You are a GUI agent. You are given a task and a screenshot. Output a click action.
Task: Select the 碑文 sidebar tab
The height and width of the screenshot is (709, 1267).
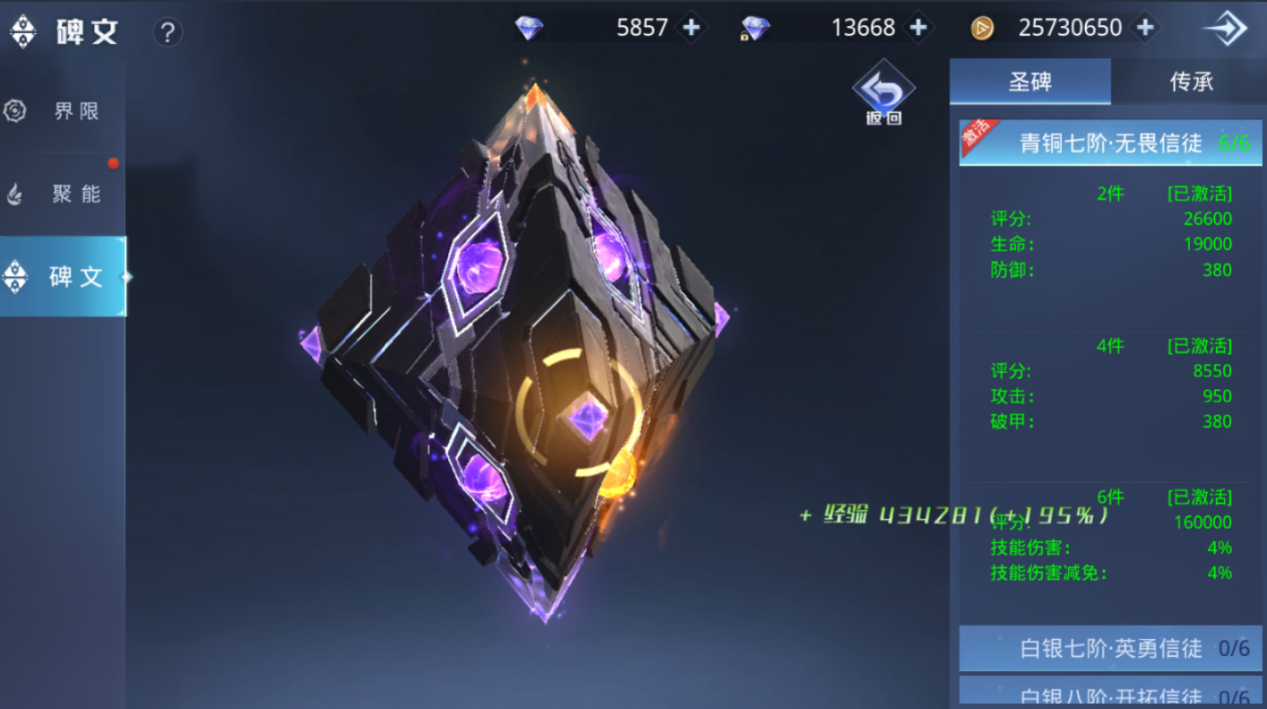coord(62,277)
